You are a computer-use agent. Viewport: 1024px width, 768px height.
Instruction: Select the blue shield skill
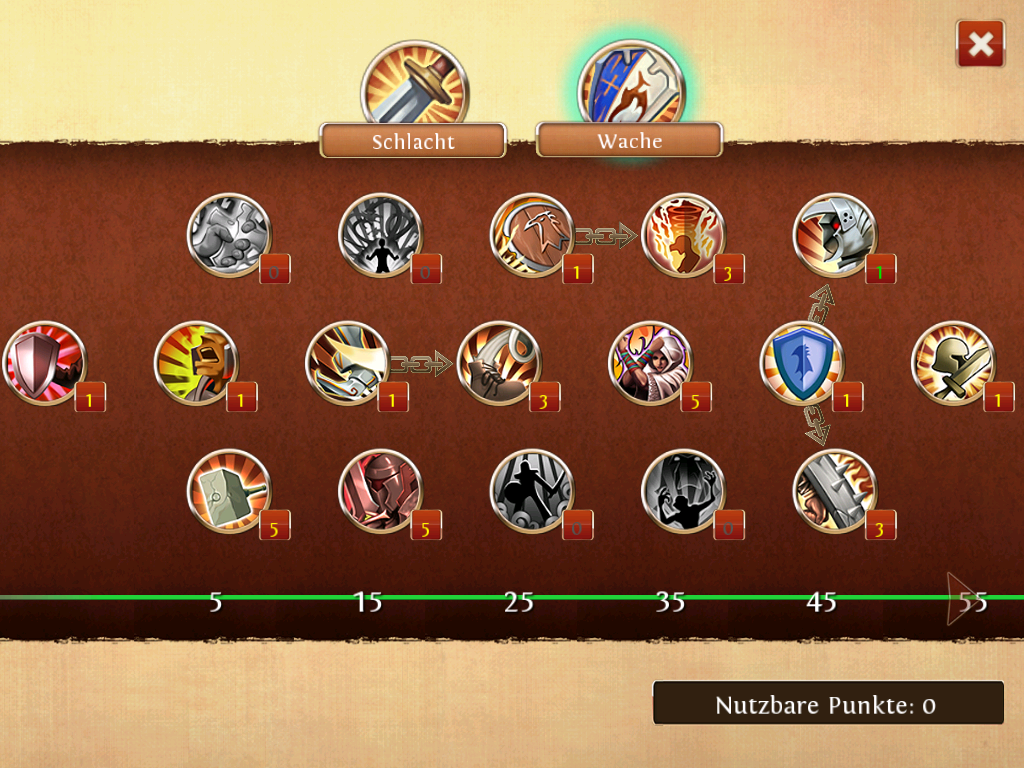coord(802,363)
